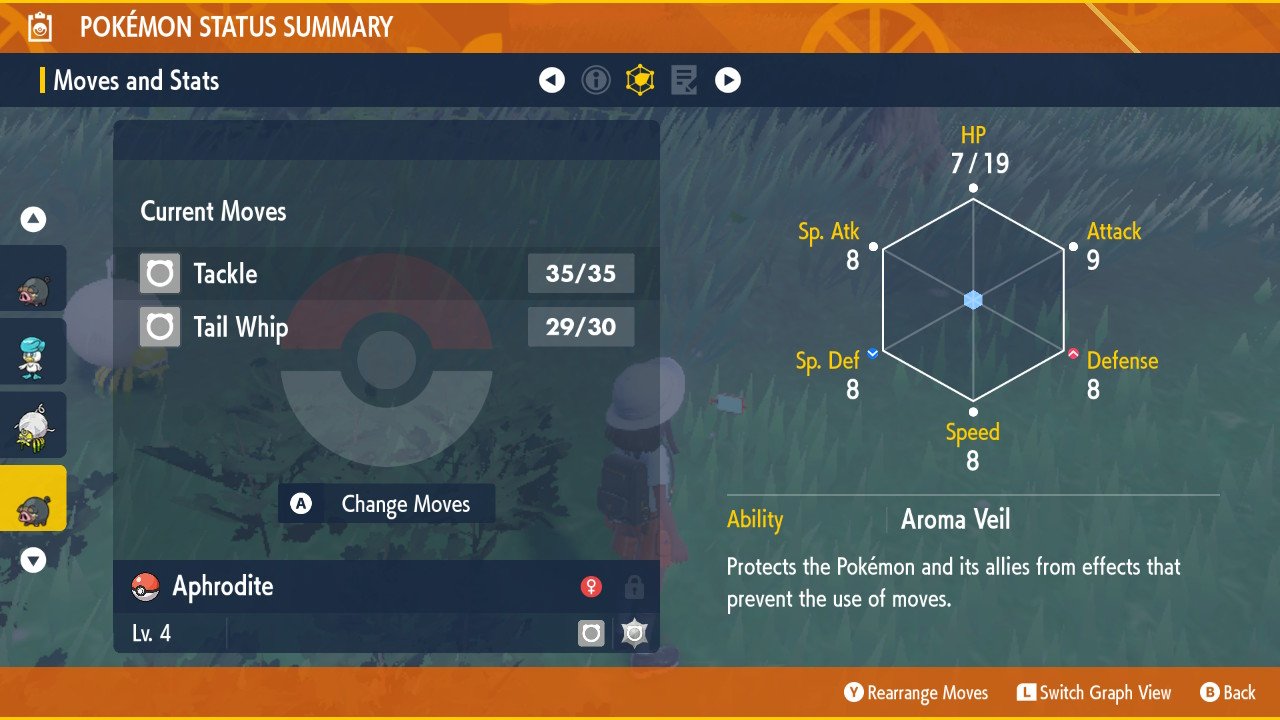Go to the previous summary page arrow

(552, 80)
